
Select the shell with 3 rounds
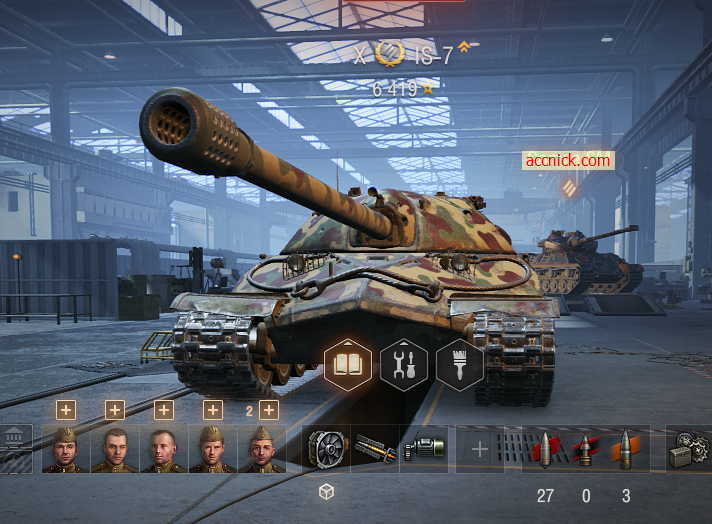point(626,449)
